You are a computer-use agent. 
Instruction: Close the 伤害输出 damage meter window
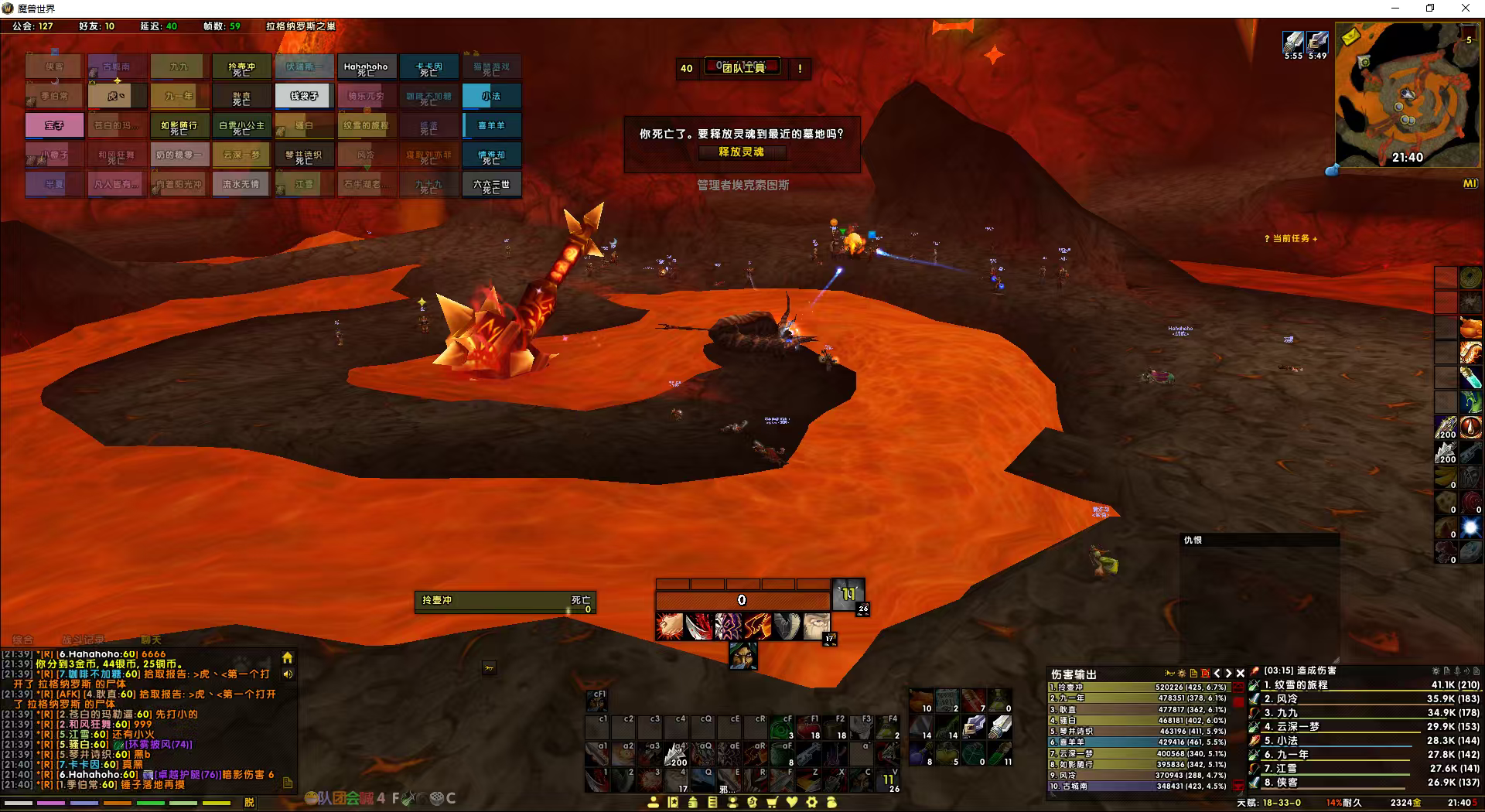pyautogui.click(x=1241, y=674)
